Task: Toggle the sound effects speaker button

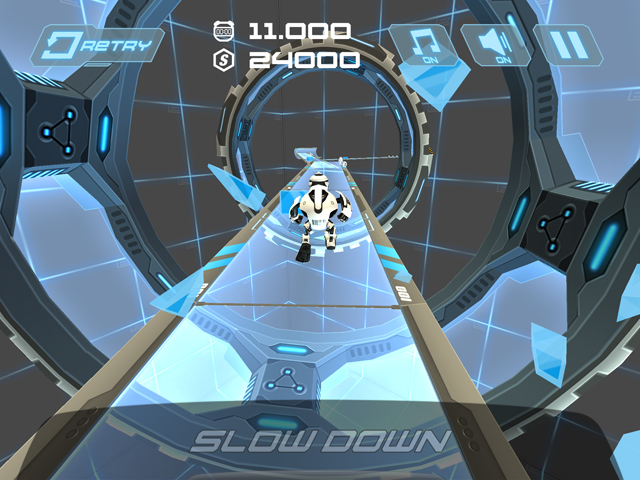Action: coord(494,45)
